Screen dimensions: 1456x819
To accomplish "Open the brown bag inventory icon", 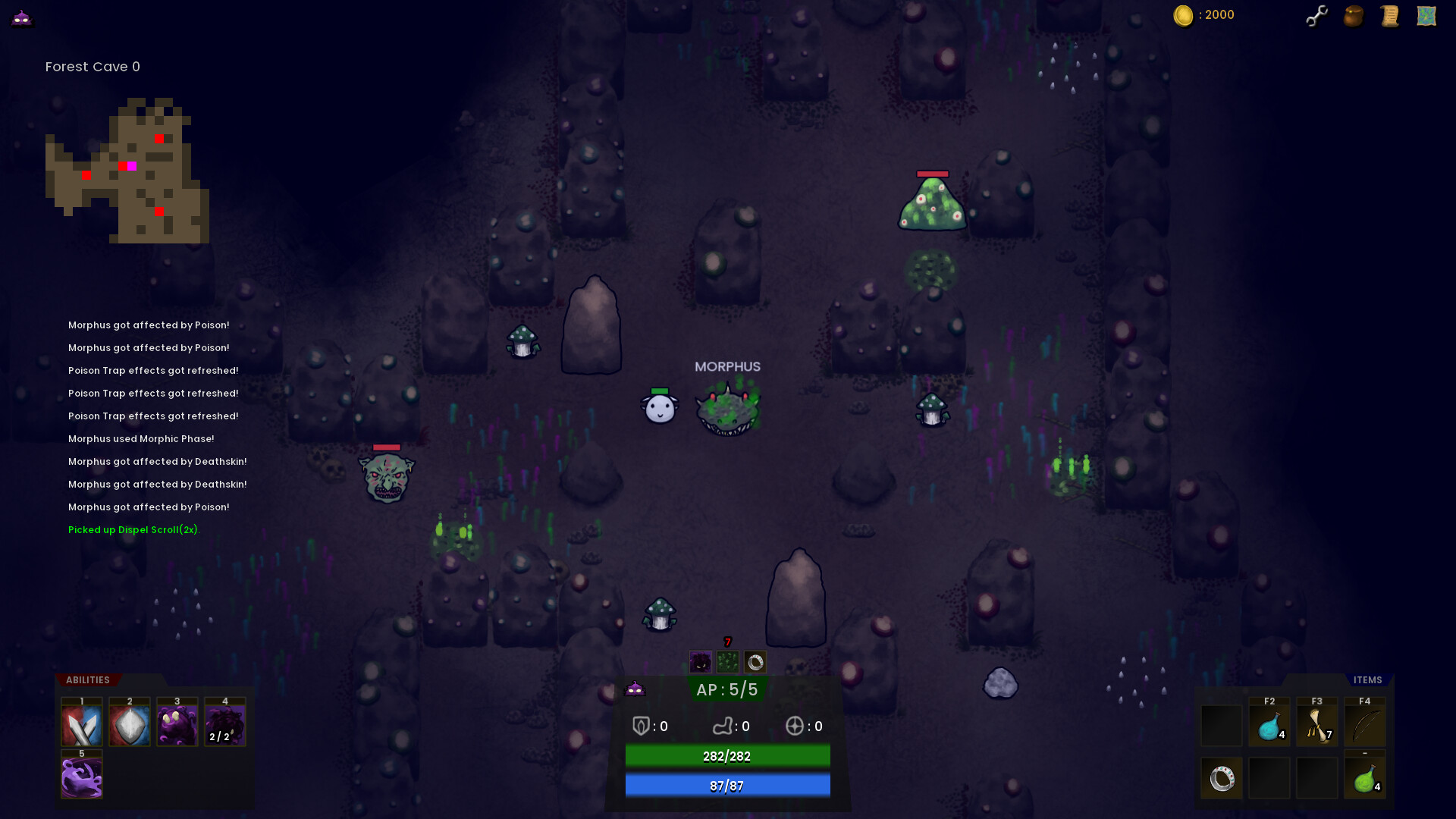I will (1353, 15).
